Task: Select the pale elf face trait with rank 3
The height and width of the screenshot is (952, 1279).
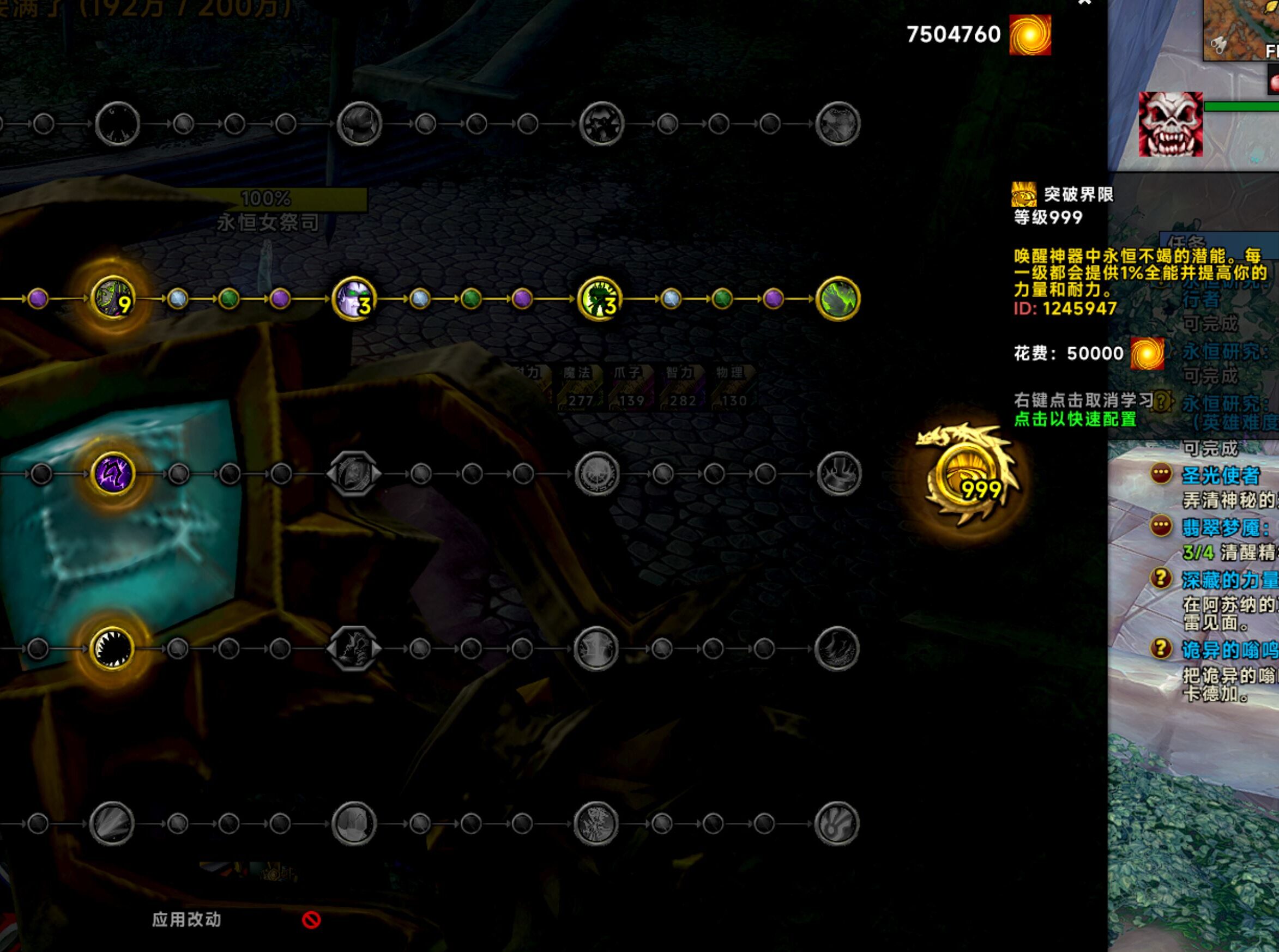Action: 354,299
